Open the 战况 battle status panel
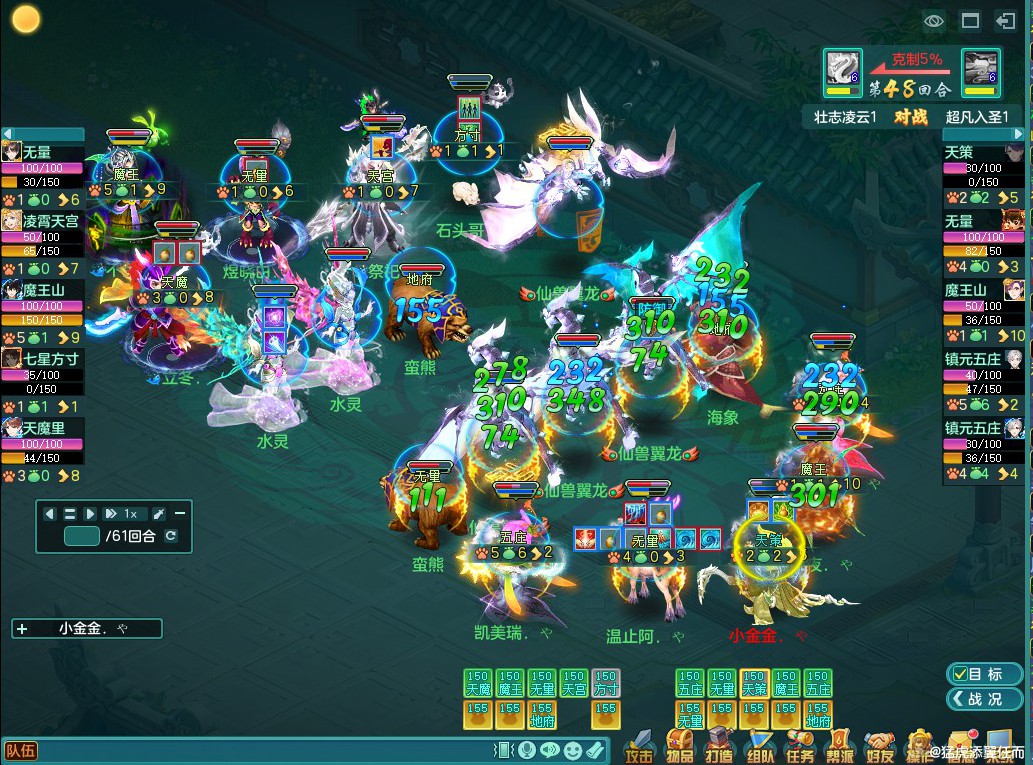This screenshot has width=1033, height=765. point(984,699)
